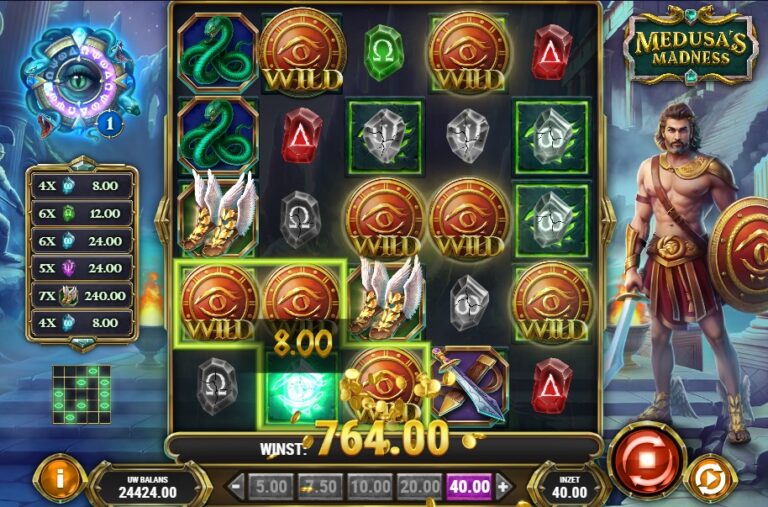Select the 5.00 bet amount

(x=270, y=487)
